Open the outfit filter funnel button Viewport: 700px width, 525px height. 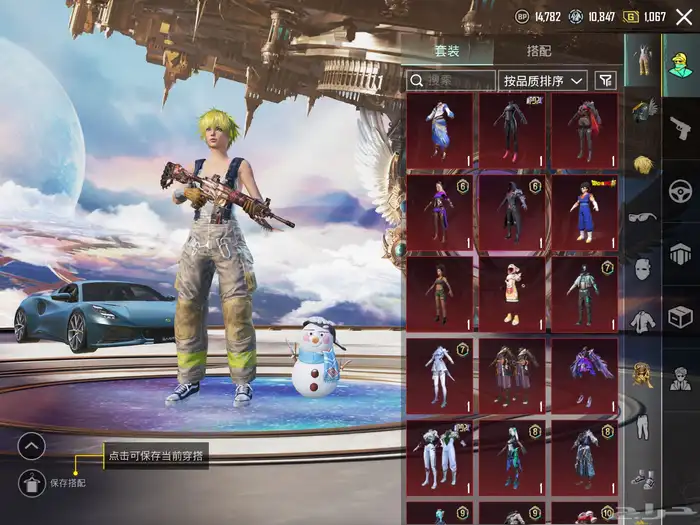pos(605,80)
